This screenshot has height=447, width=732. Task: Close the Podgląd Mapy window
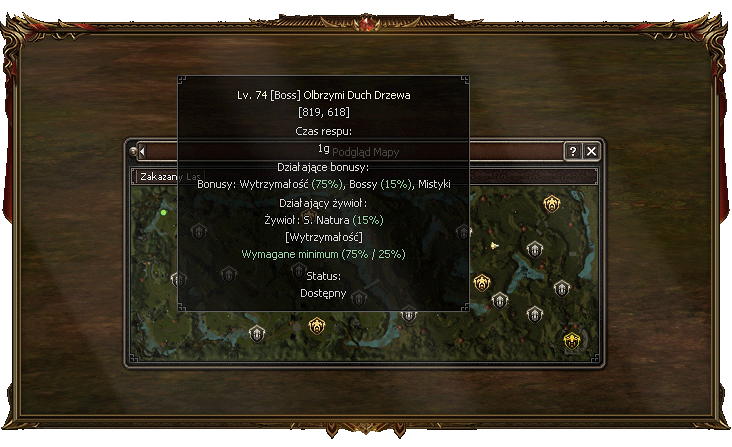(x=592, y=151)
